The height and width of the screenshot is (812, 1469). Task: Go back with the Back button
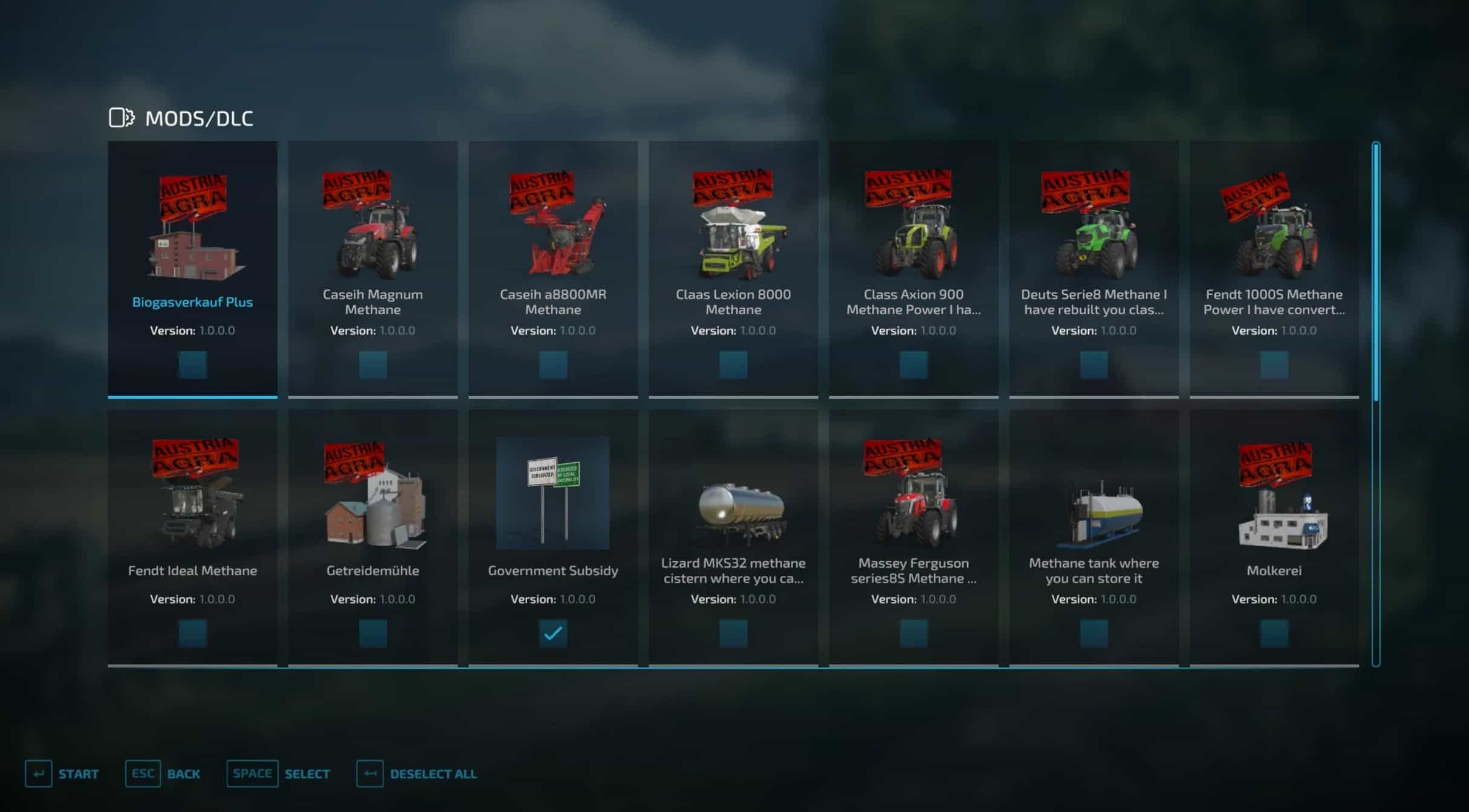tap(163, 774)
